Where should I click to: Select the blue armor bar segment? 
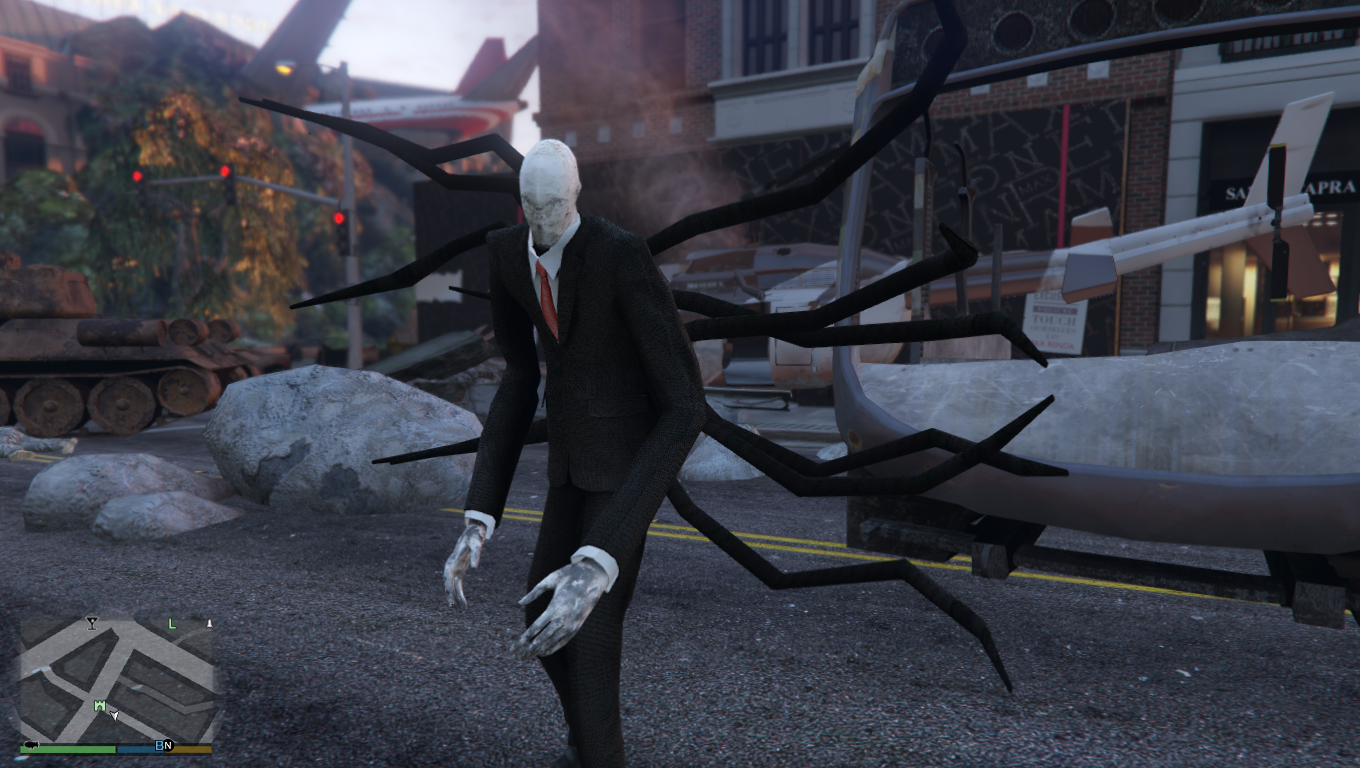click(x=138, y=749)
